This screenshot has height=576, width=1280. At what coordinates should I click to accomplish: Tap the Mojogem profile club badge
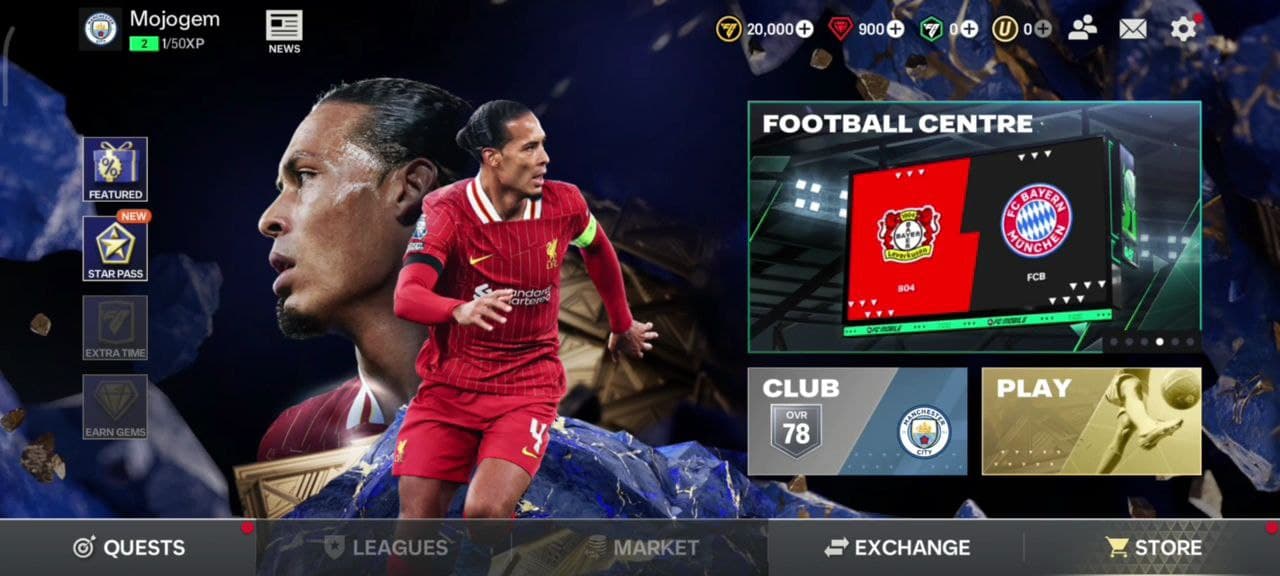(100, 29)
